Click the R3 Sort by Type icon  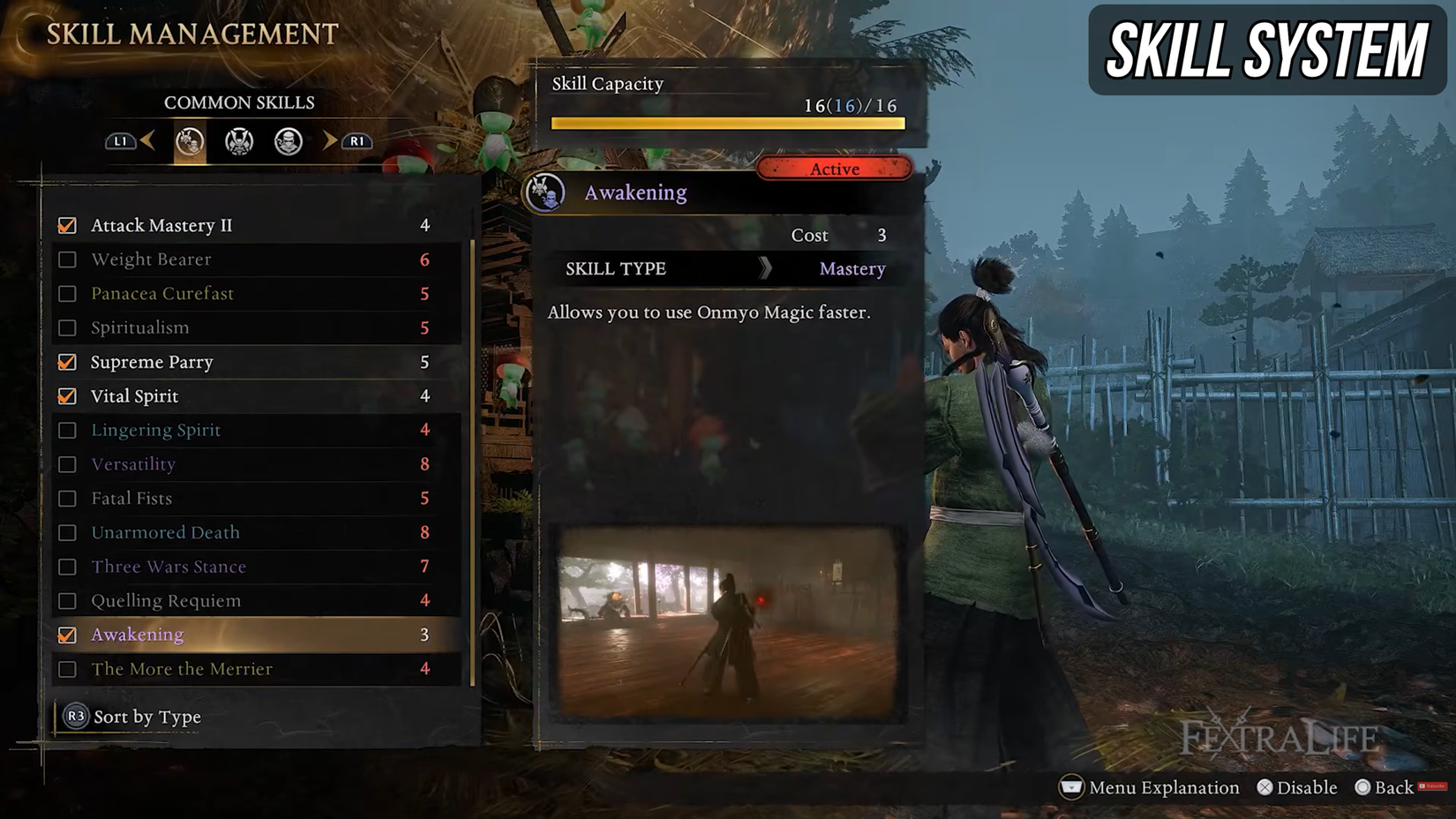click(76, 717)
